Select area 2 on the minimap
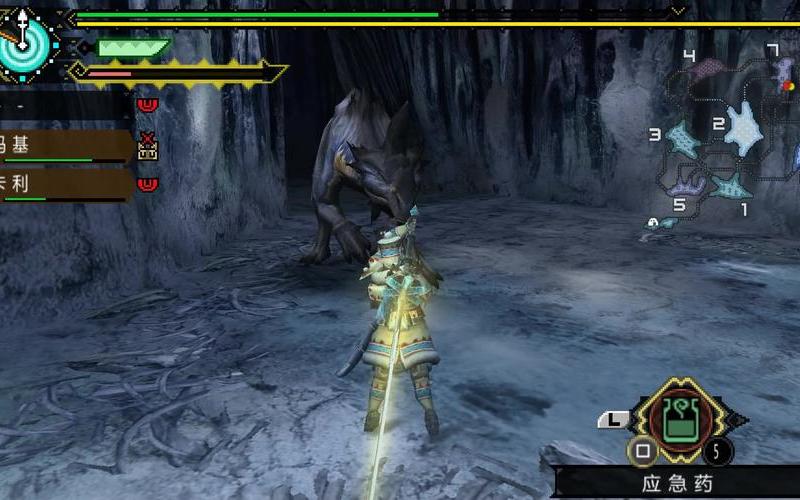Screen dimensions: 800x500 pyautogui.click(x=744, y=128)
